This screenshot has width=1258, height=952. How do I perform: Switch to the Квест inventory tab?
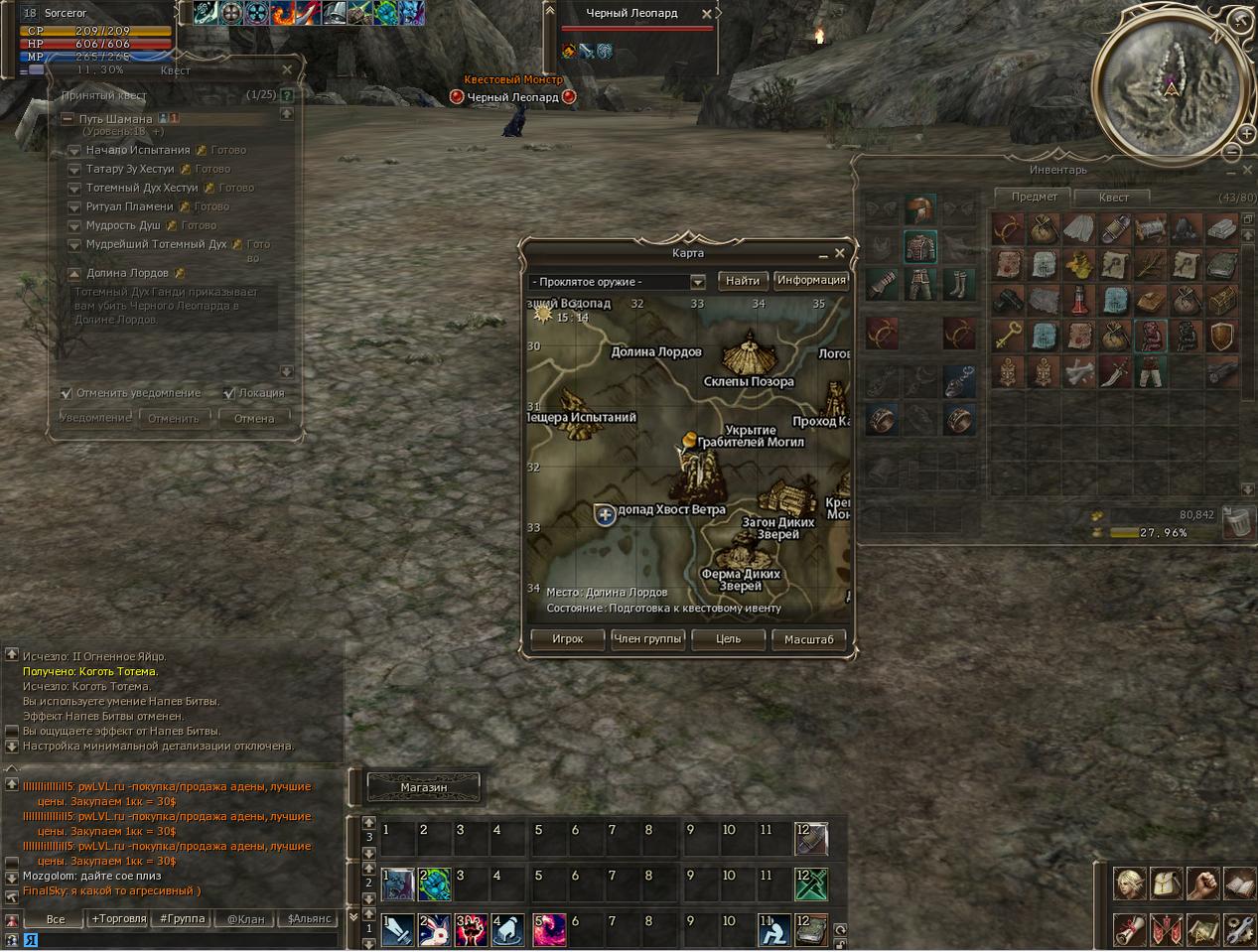click(x=1112, y=197)
